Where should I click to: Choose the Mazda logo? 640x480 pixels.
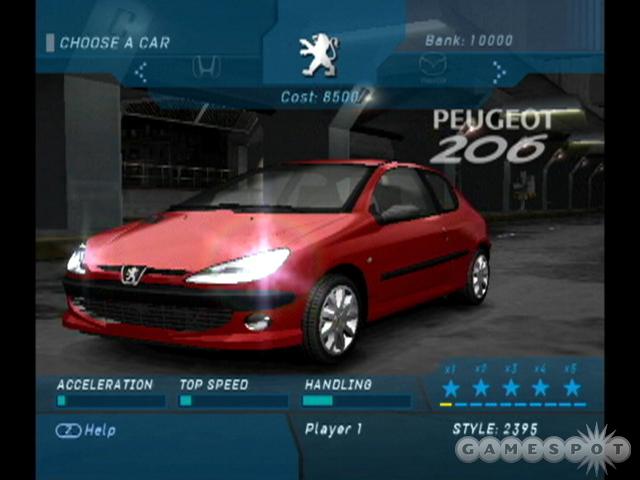pos(432,68)
